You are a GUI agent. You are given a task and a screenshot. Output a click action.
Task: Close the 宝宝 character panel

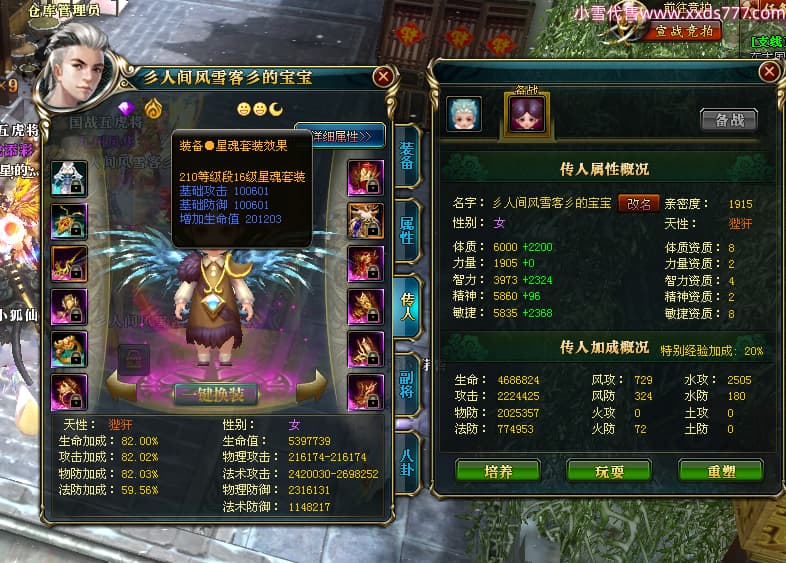[x=383, y=77]
